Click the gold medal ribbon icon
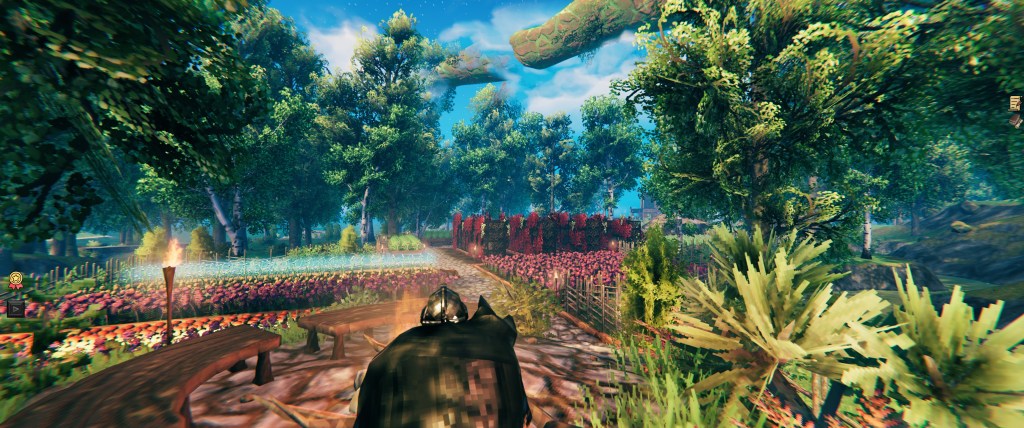 [x=16, y=282]
